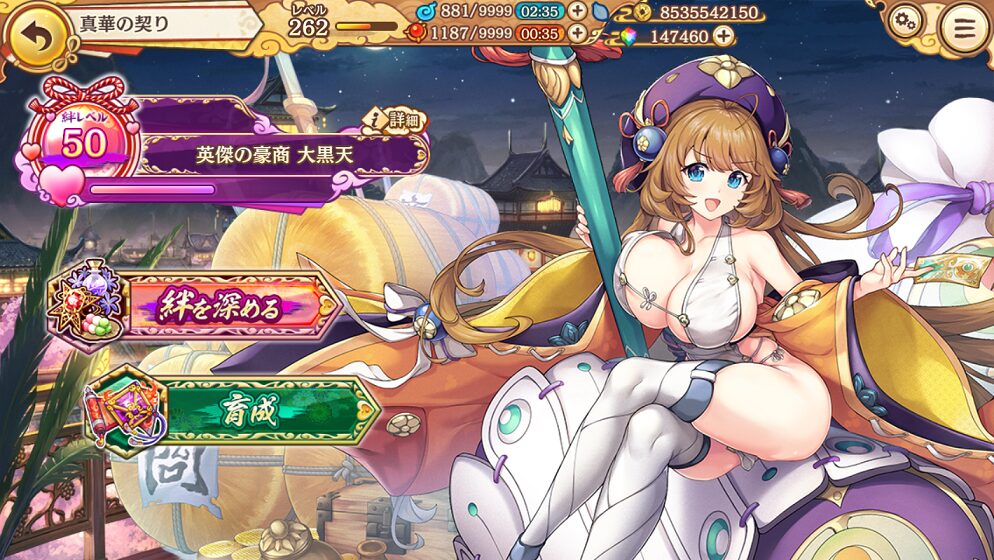Refill the red orb resource with its plus button
Viewport: 994px width, 560px height.
click(x=578, y=33)
